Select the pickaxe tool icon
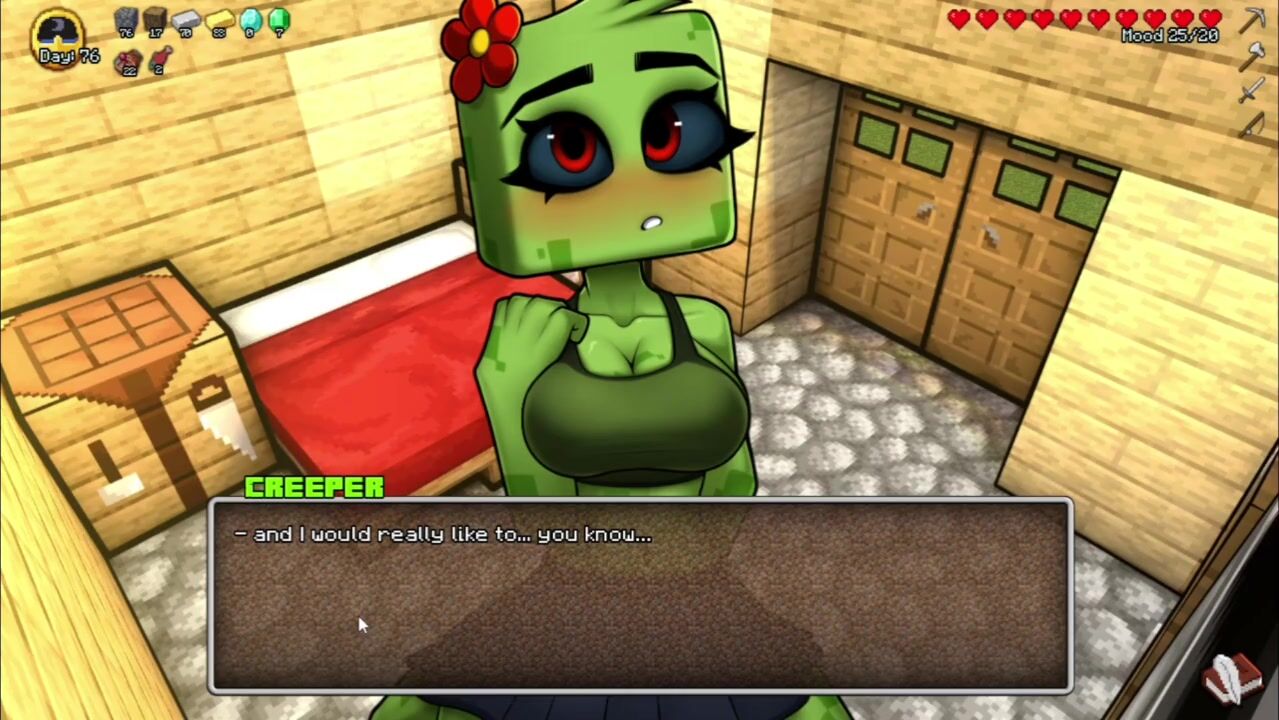 [x=1253, y=20]
